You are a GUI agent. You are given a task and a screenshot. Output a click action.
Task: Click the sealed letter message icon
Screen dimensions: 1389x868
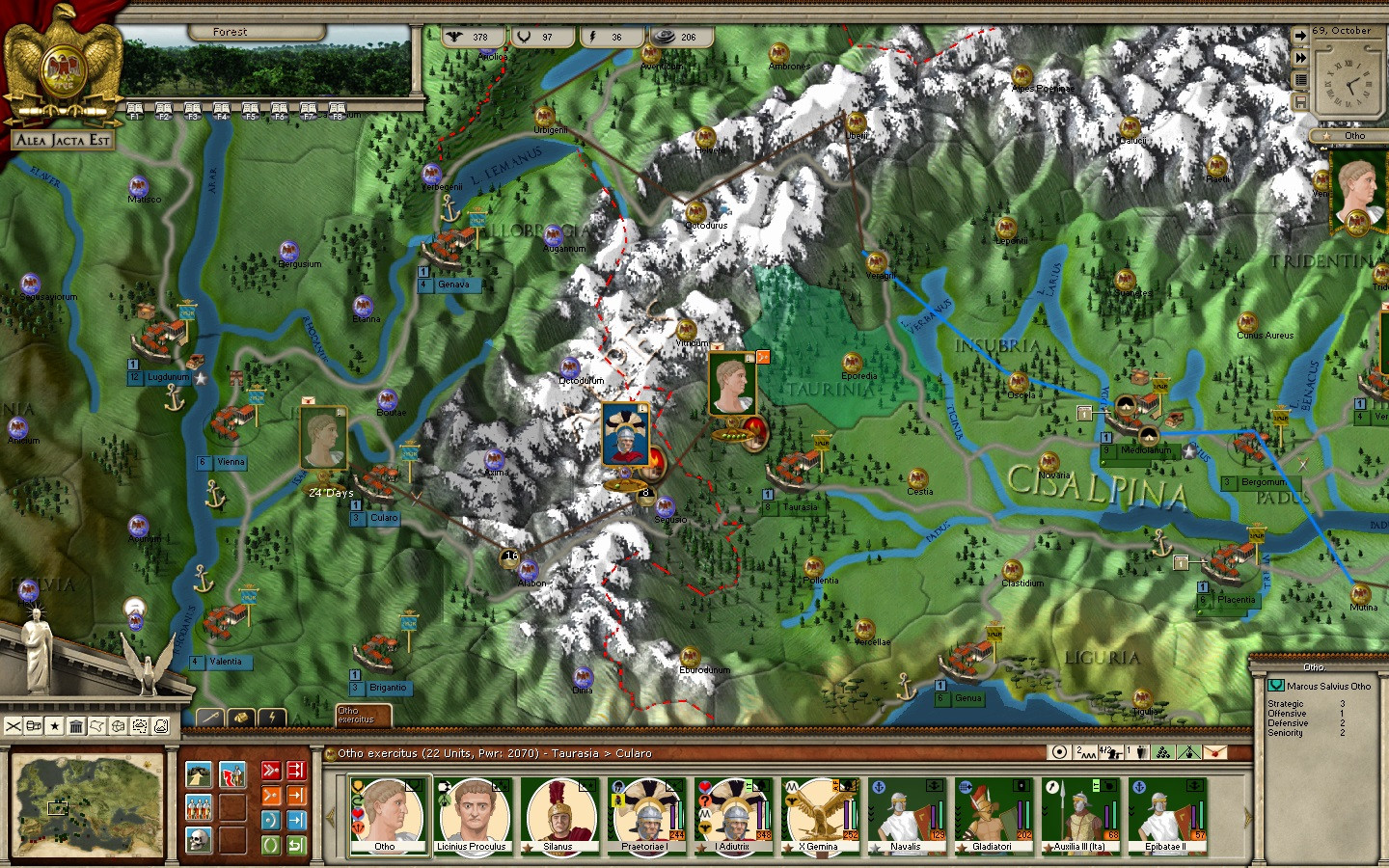pos(1214,752)
